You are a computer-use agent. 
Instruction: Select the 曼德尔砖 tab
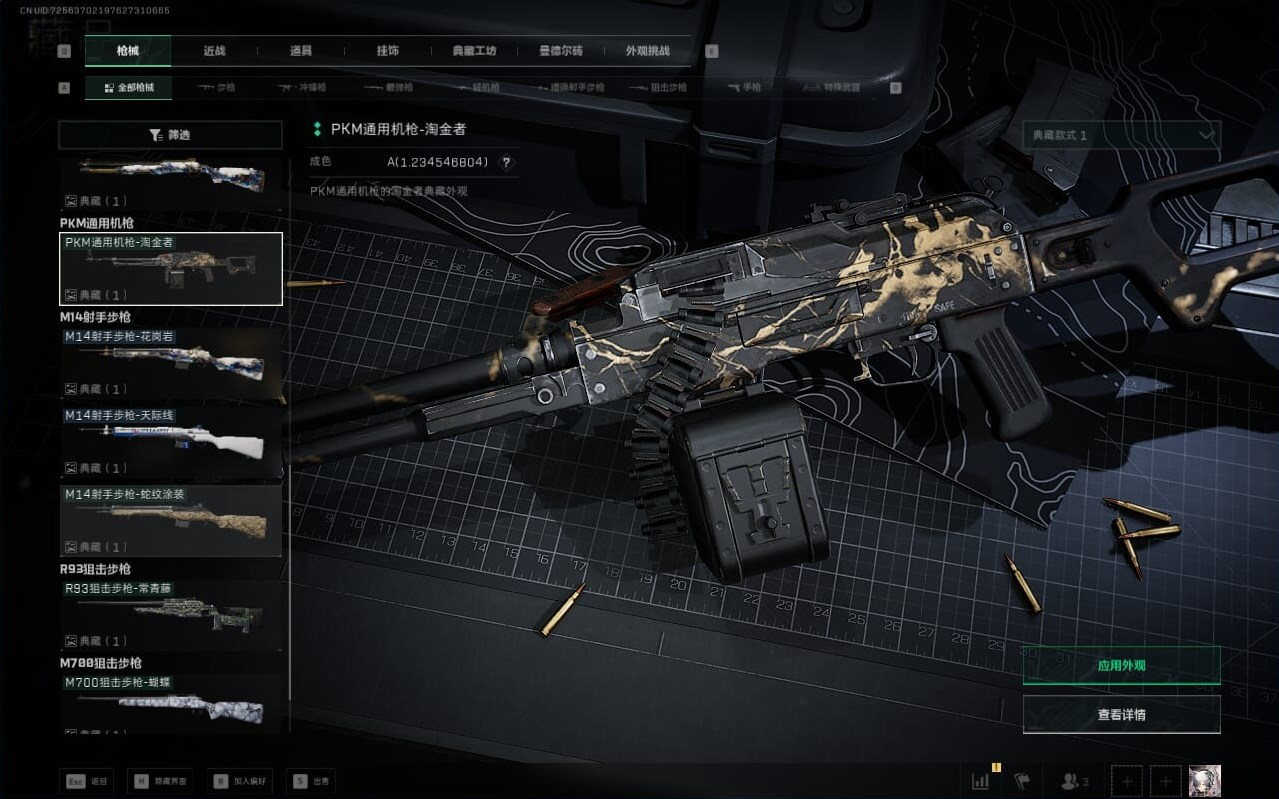coord(560,51)
